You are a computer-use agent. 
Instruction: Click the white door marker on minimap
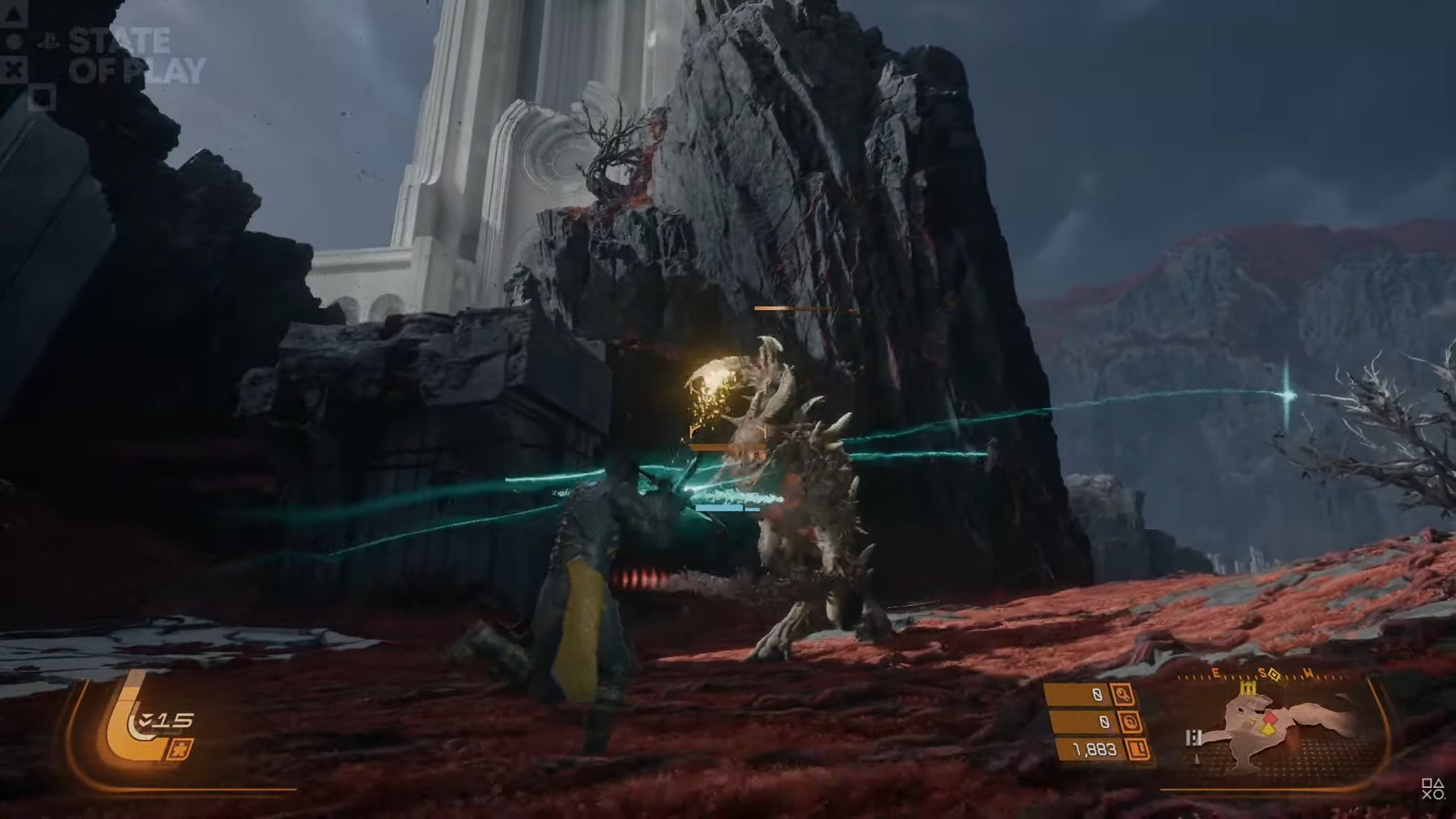[1194, 738]
